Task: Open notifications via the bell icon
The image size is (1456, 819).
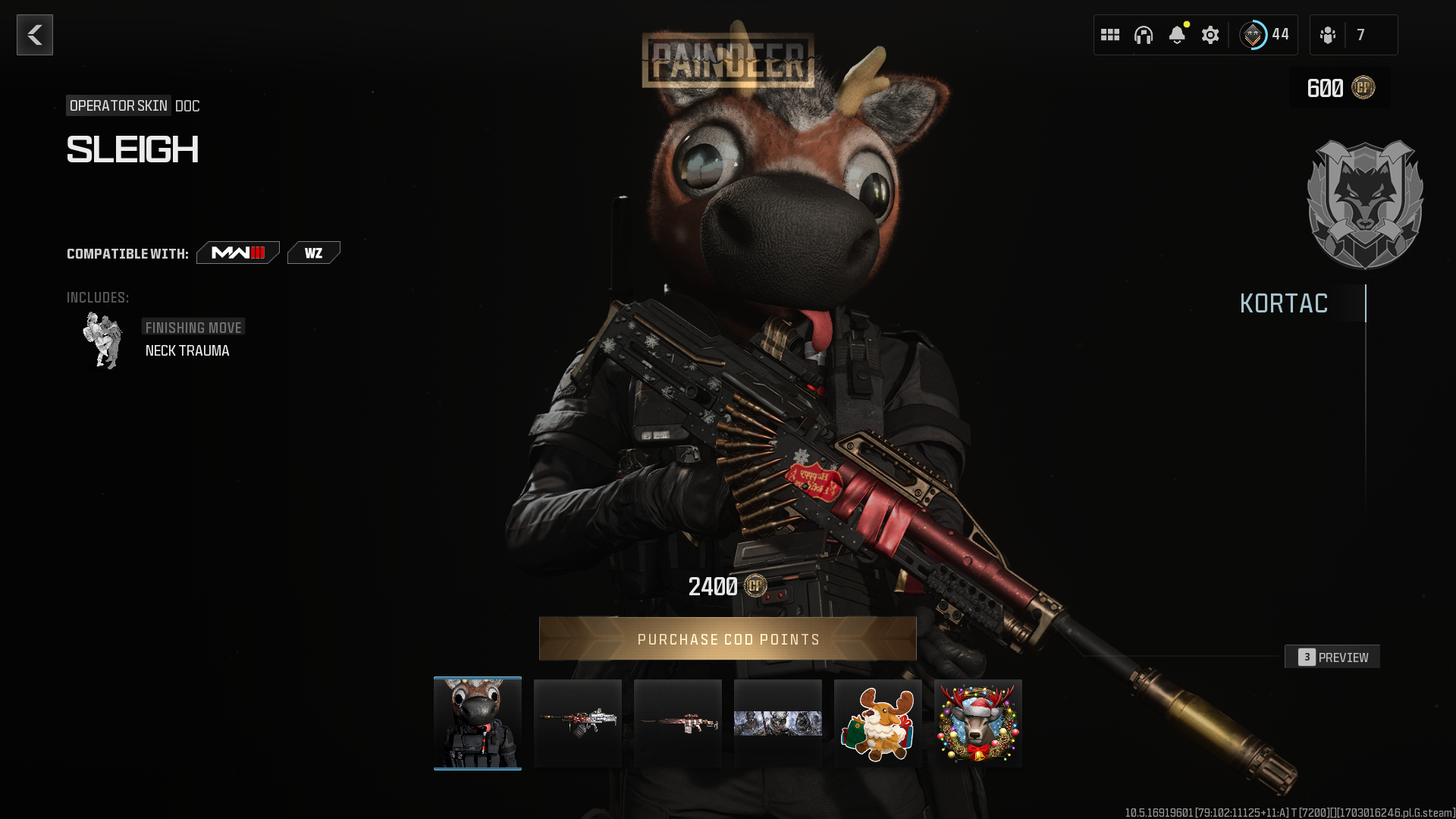Action: (1177, 34)
